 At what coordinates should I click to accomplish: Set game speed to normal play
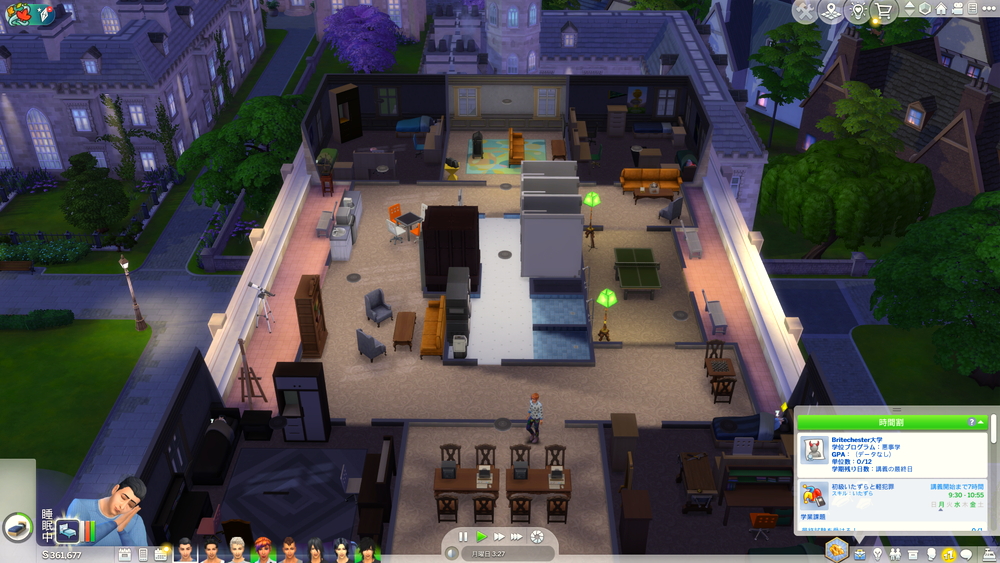coord(481,537)
